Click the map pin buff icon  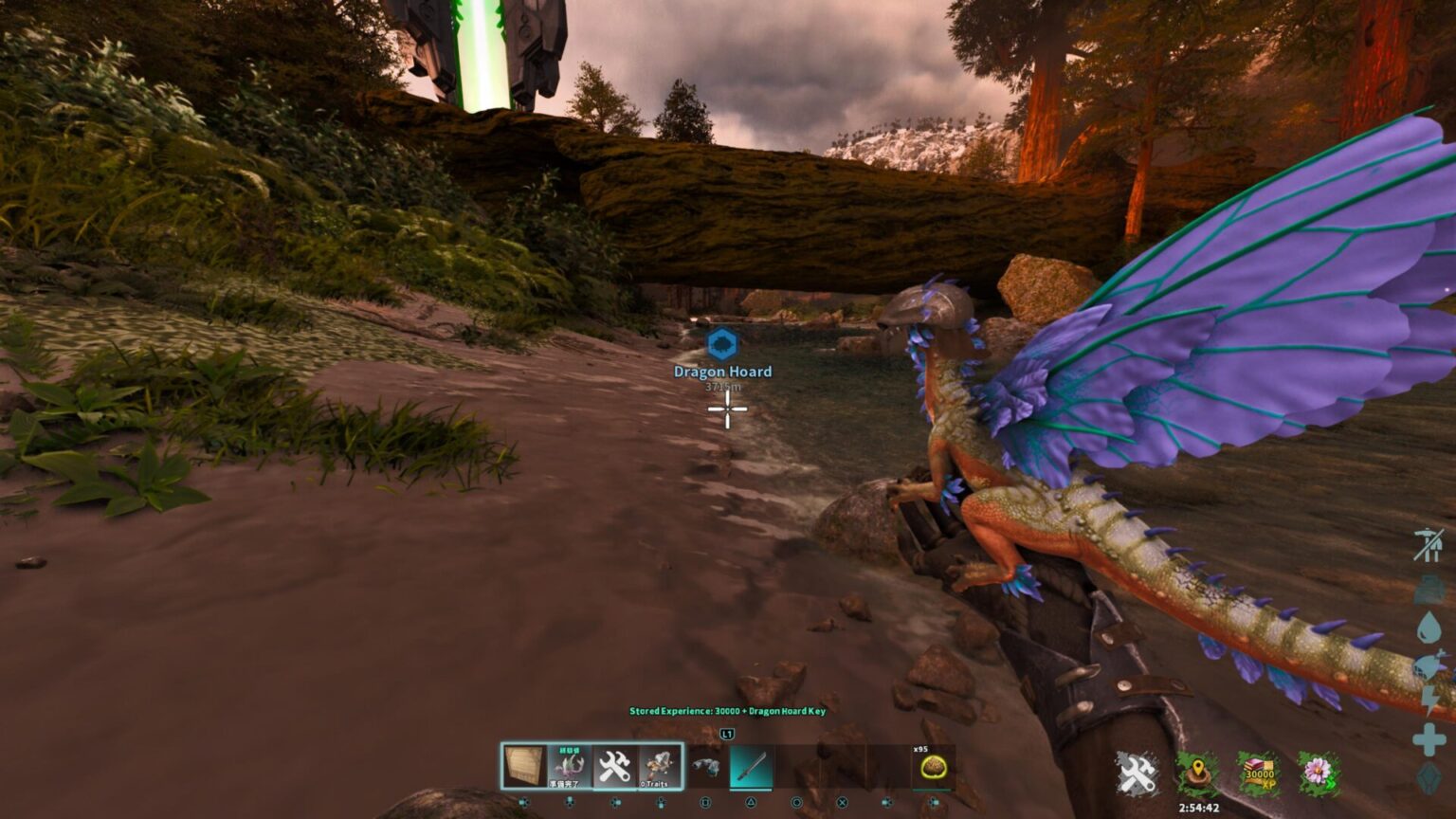[x=1197, y=773]
